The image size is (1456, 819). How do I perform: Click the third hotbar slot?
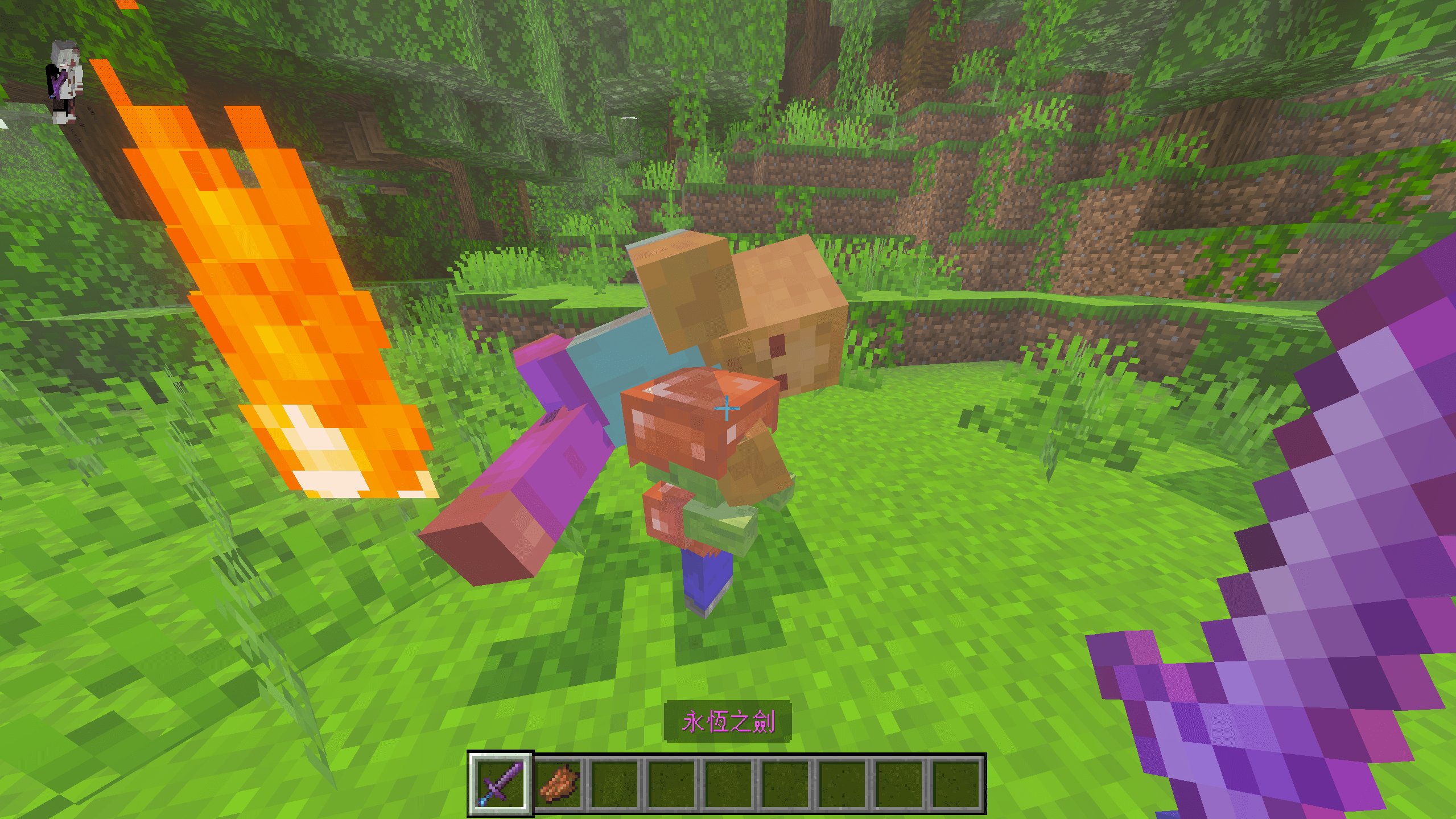click(x=615, y=789)
